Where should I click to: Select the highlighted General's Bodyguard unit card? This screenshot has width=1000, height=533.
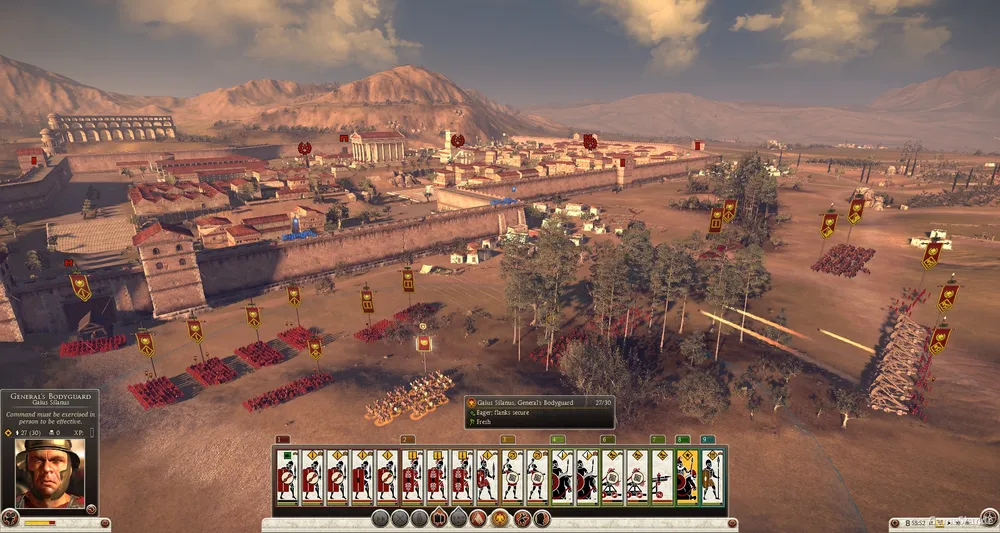click(x=687, y=476)
